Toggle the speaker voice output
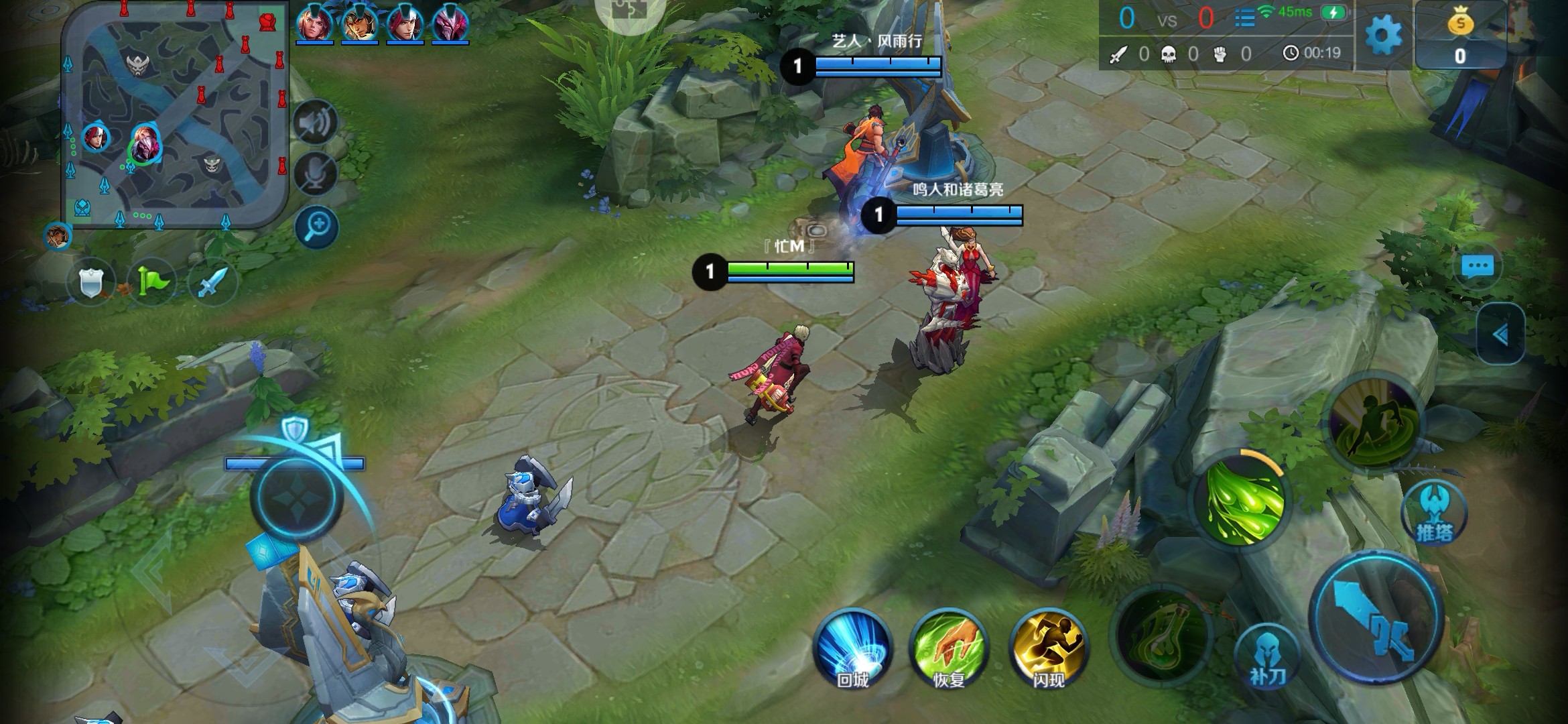Viewport: 1568px width, 724px height. [316, 121]
